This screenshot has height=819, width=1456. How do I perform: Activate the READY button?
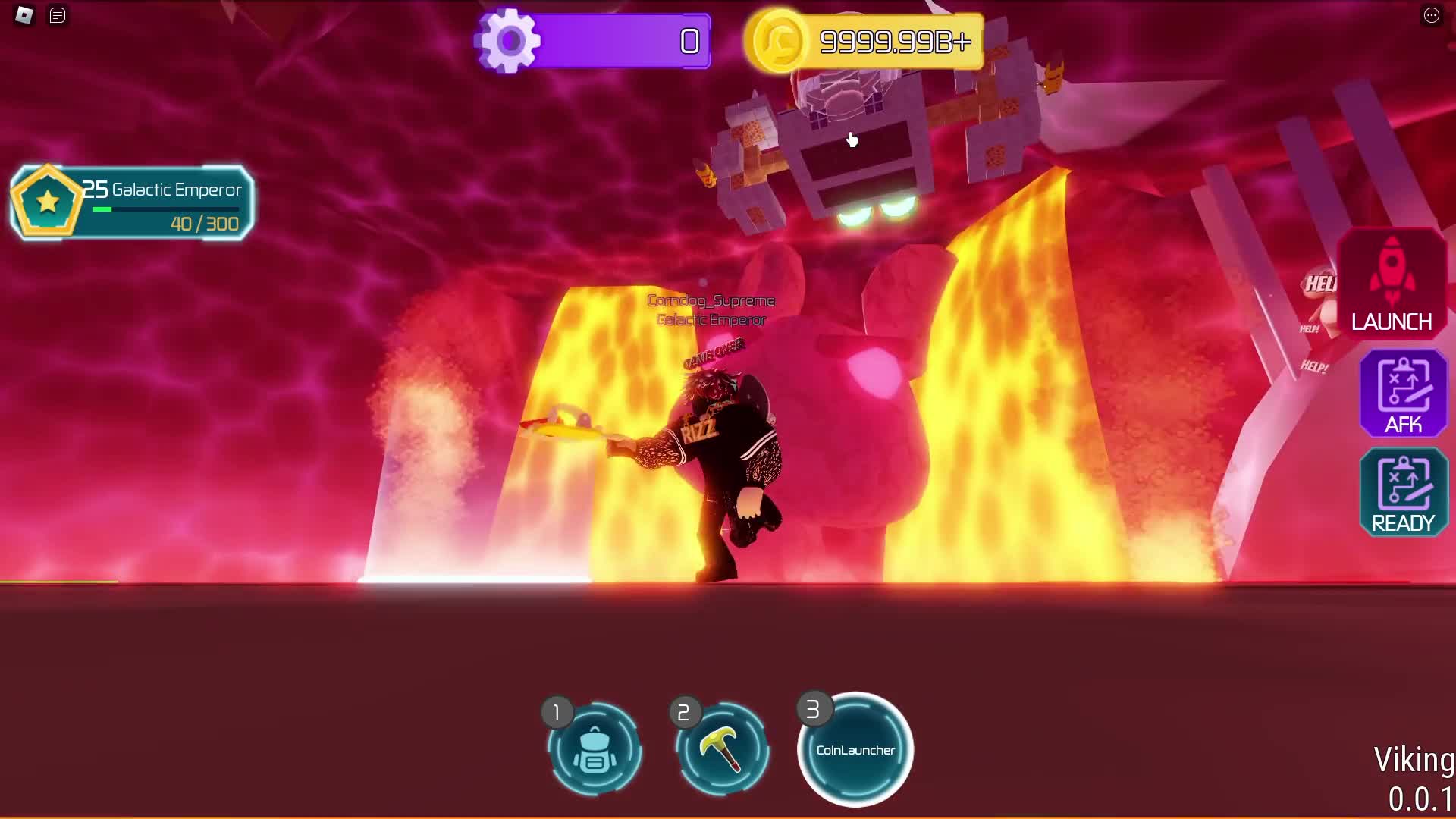point(1403,491)
